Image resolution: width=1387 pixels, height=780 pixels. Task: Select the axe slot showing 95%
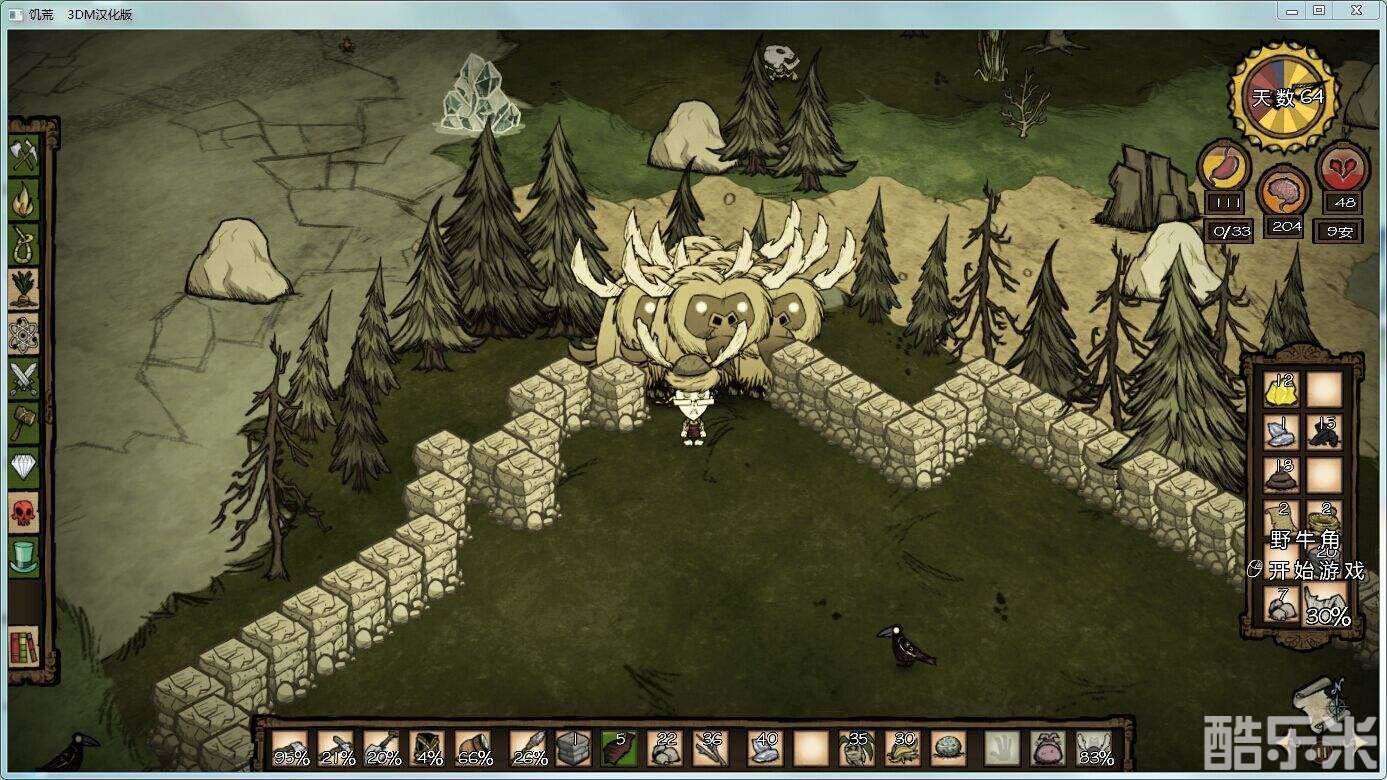[290, 748]
